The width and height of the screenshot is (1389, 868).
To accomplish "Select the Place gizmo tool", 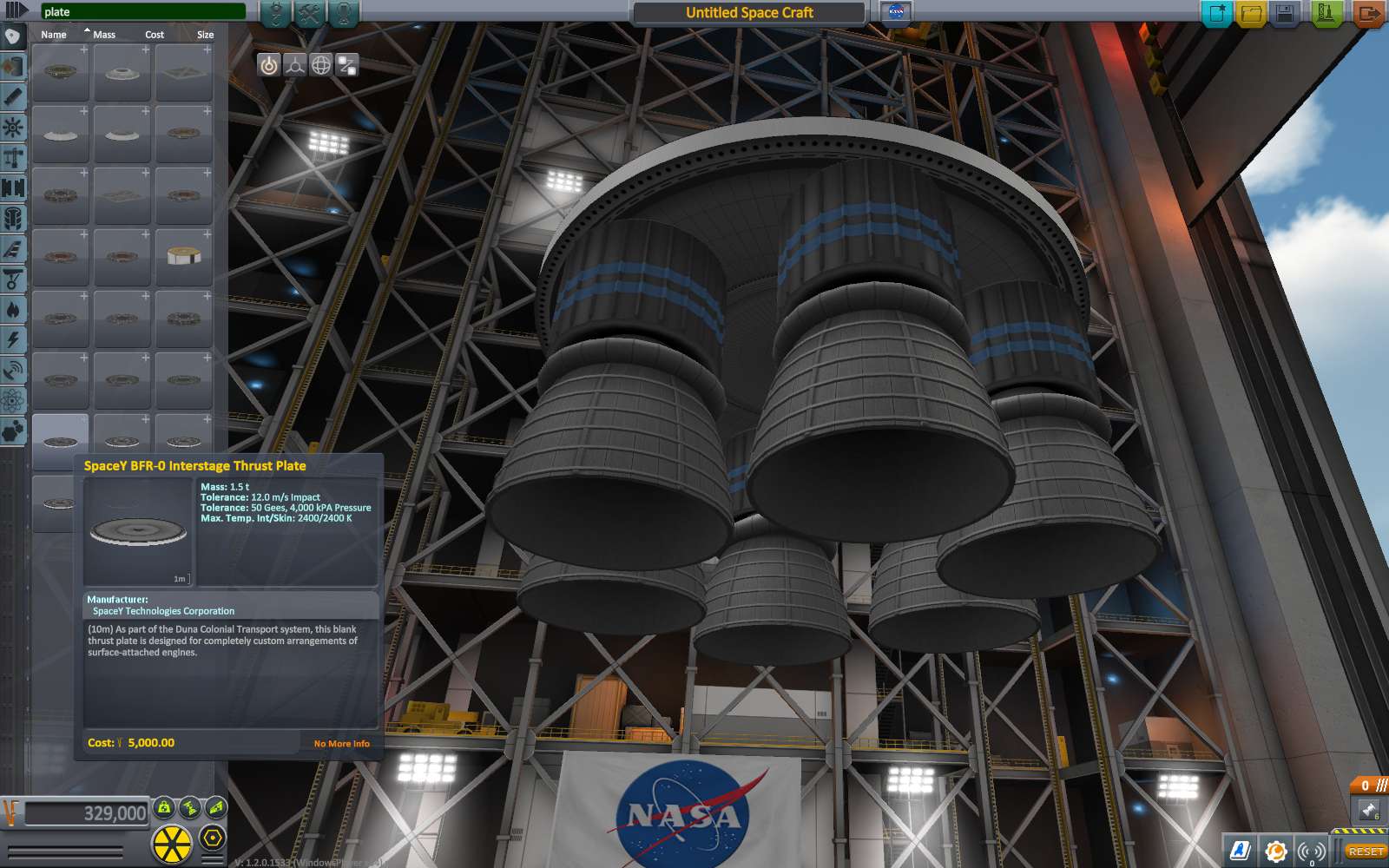I will [270, 64].
